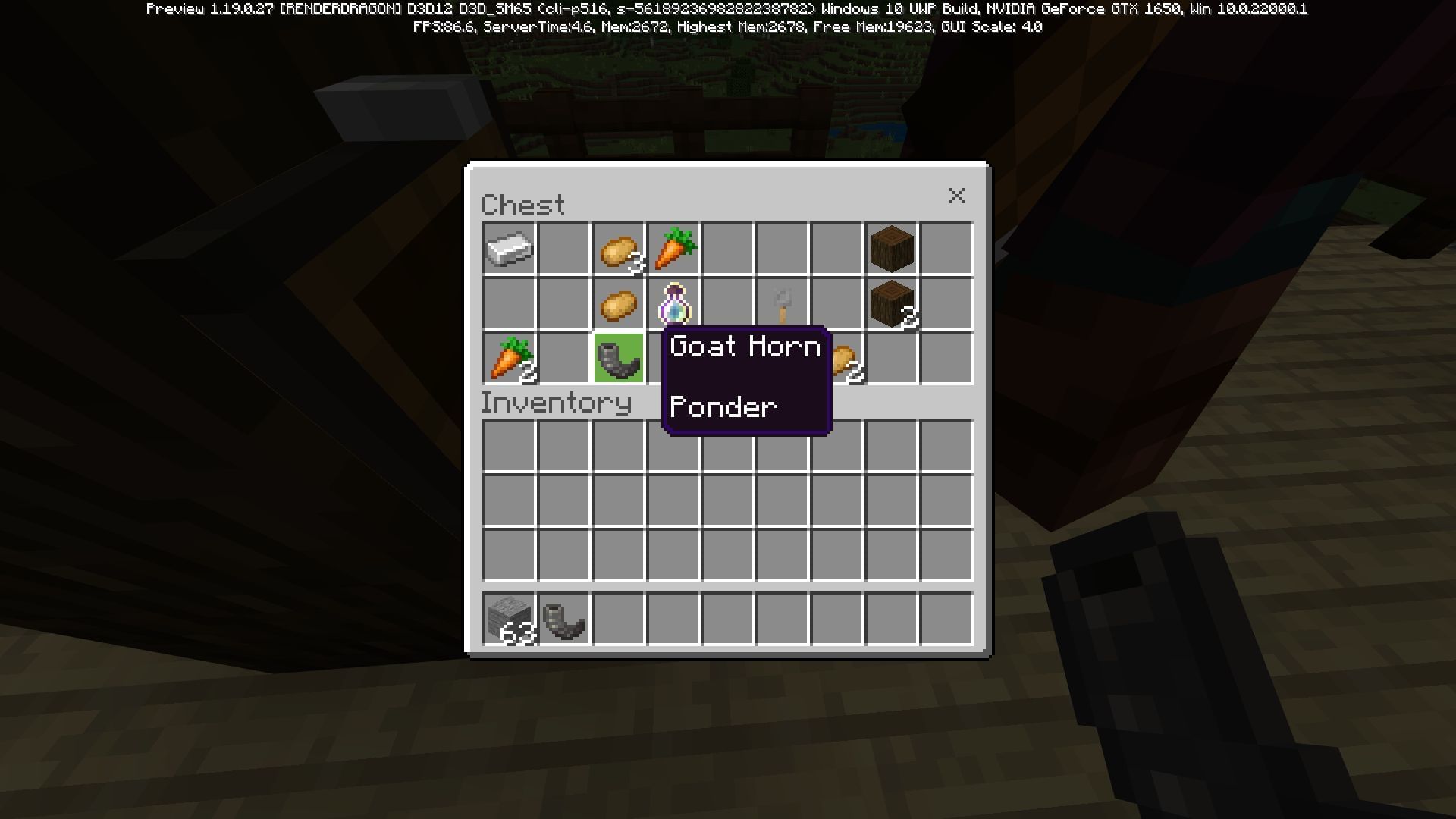The width and height of the screenshot is (1456, 819).
Task: Click the empty chest slot right of the iron ingot
Action: pyautogui.click(x=564, y=249)
